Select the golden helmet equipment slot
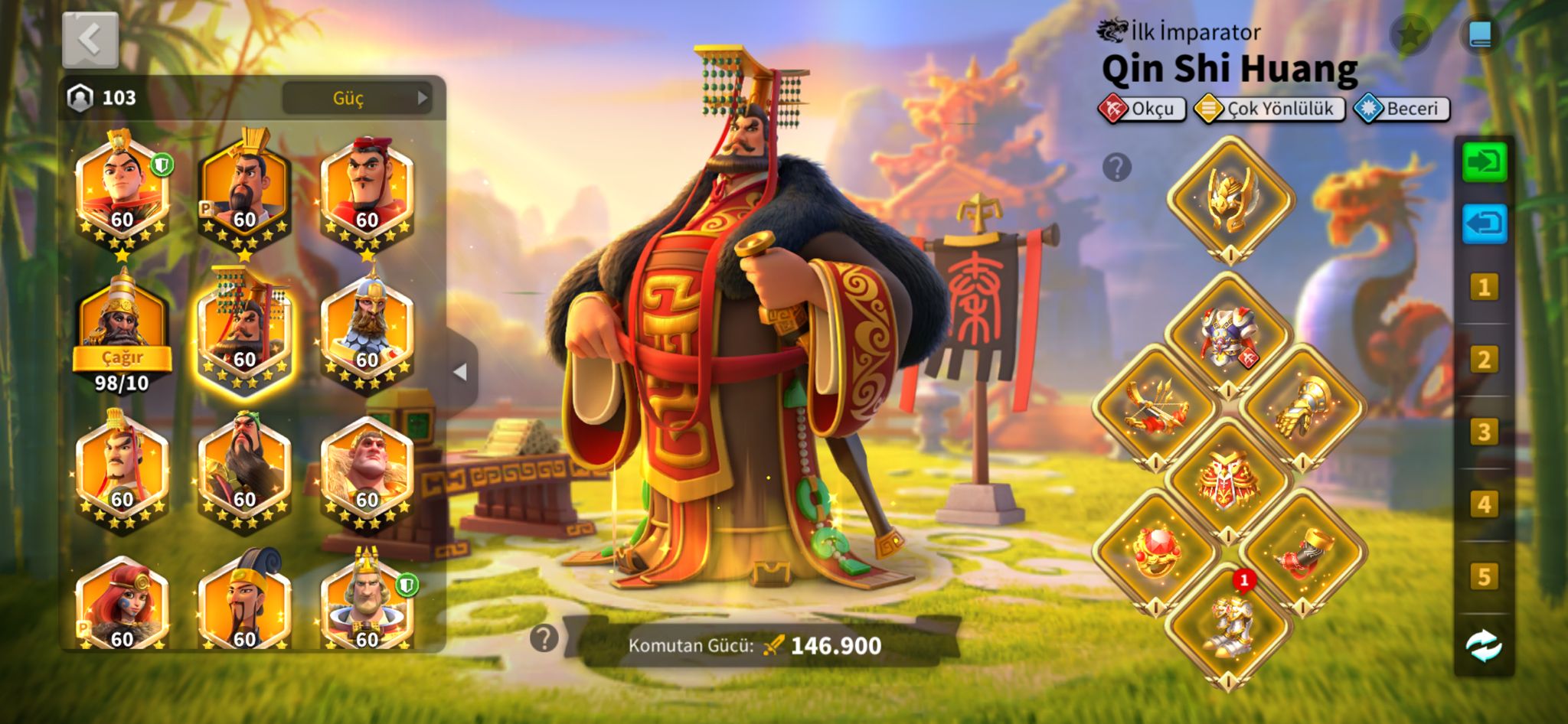This screenshot has height=724, width=1568. (x=1230, y=201)
